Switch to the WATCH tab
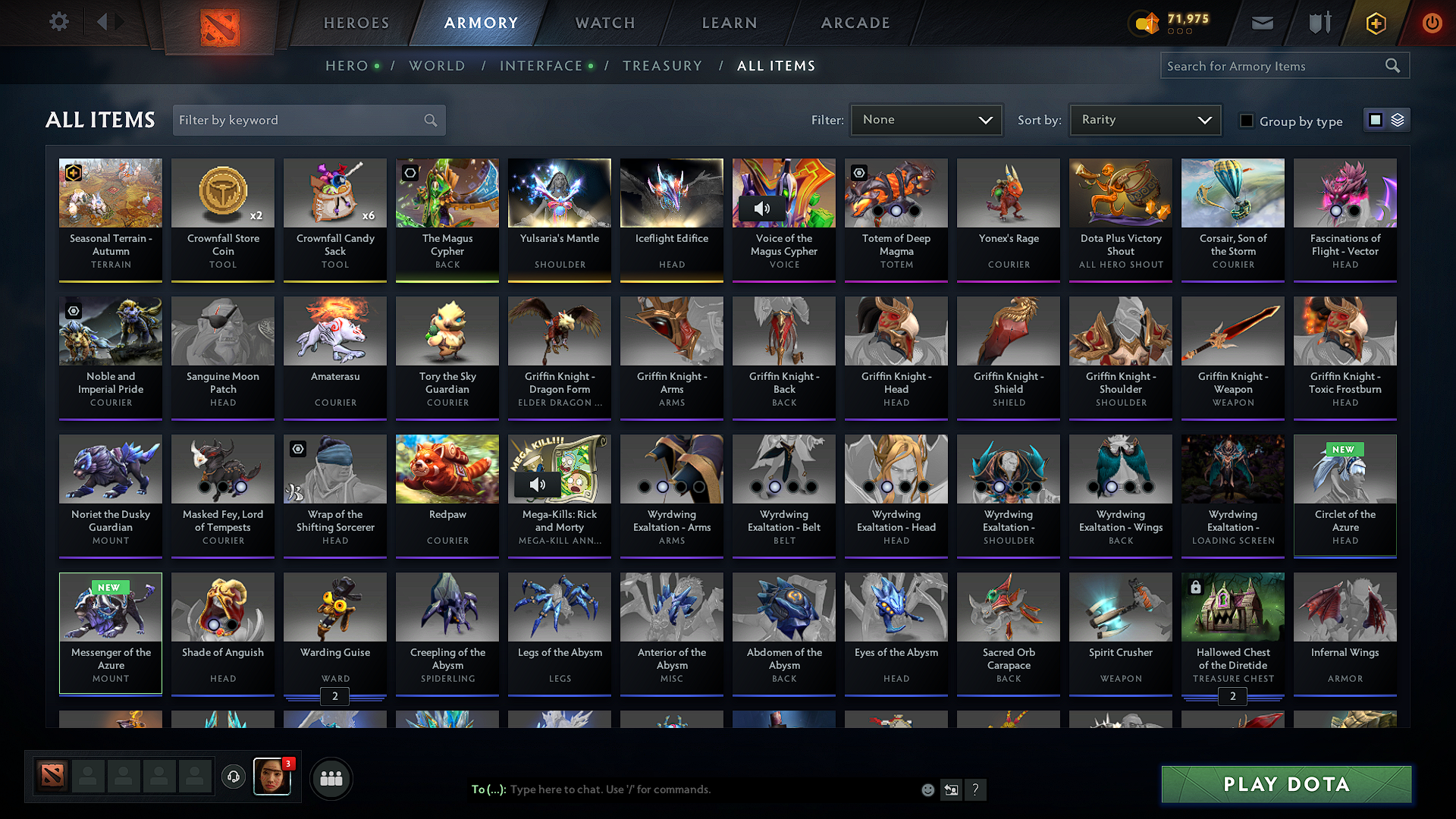This screenshot has width=1456, height=819. (x=604, y=23)
